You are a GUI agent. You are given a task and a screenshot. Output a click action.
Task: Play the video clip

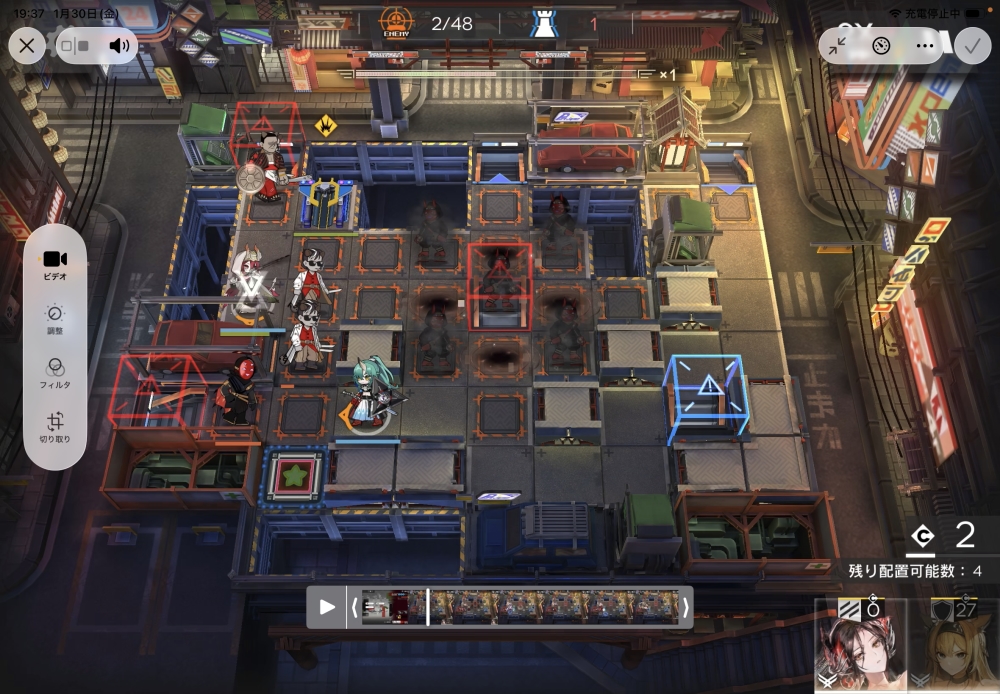pos(327,607)
